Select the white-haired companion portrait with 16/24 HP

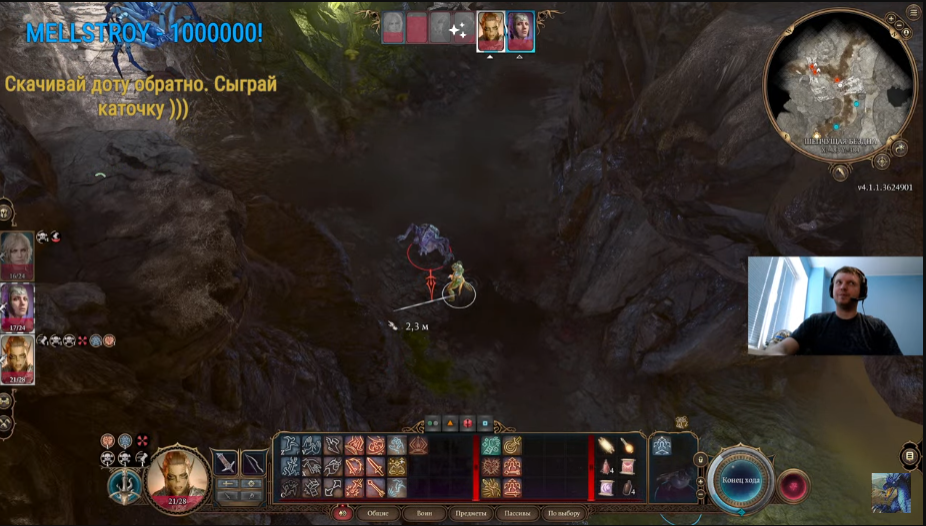click(x=17, y=255)
